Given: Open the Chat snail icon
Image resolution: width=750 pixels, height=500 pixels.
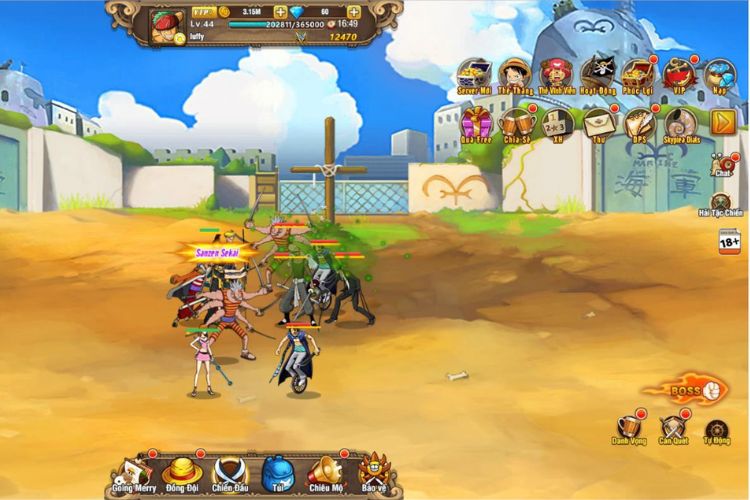Looking at the screenshot, I should pos(722,165).
